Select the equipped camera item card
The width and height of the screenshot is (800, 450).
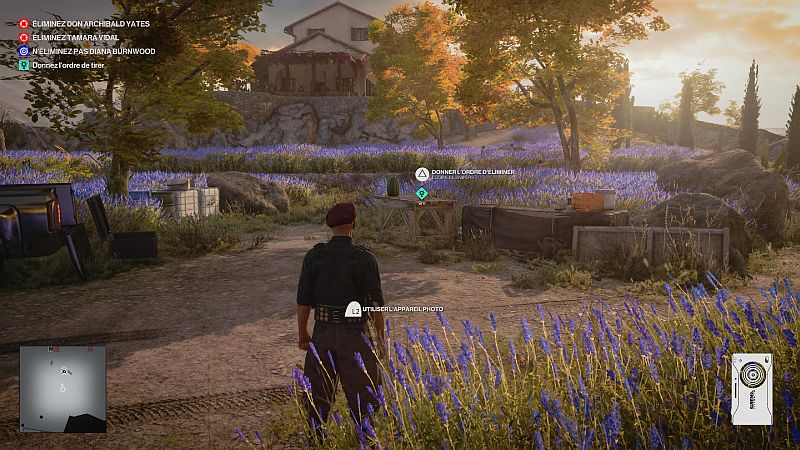(751, 388)
